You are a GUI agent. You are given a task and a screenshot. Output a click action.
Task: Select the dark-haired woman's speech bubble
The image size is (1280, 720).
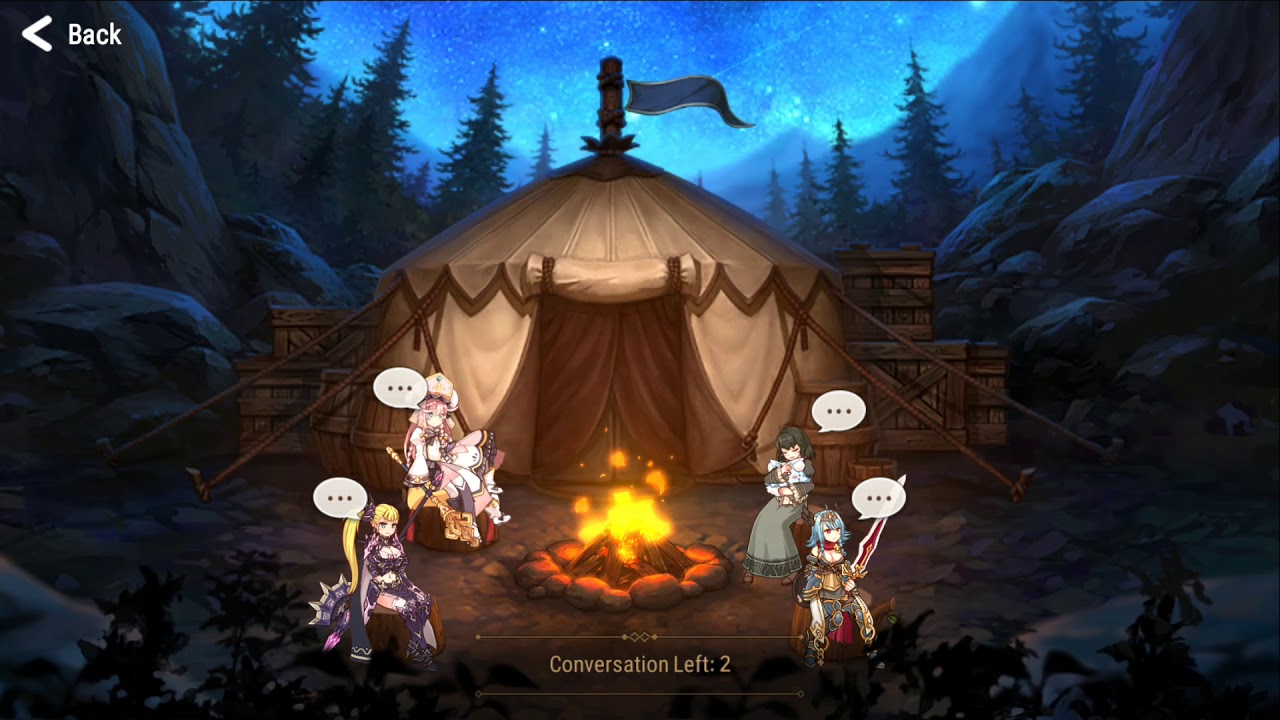coord(838,410)
